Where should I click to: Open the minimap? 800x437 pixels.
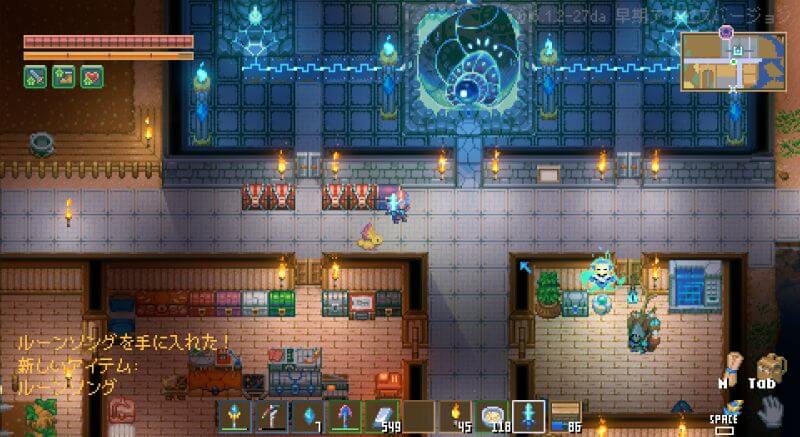[x=733, y=61]
